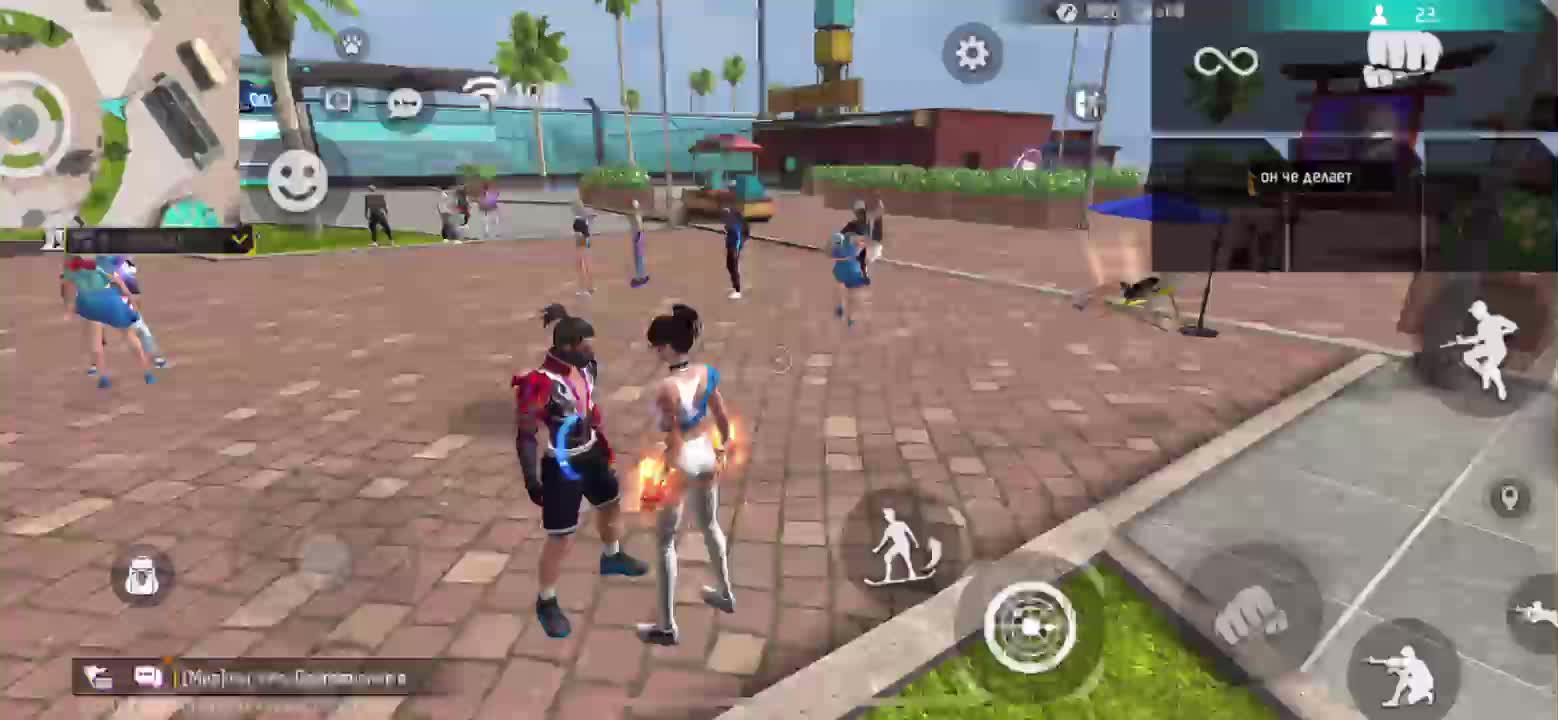Open the backpack inventory
The width and height of the screenshot is (1558, 720).
pos(142,577)
